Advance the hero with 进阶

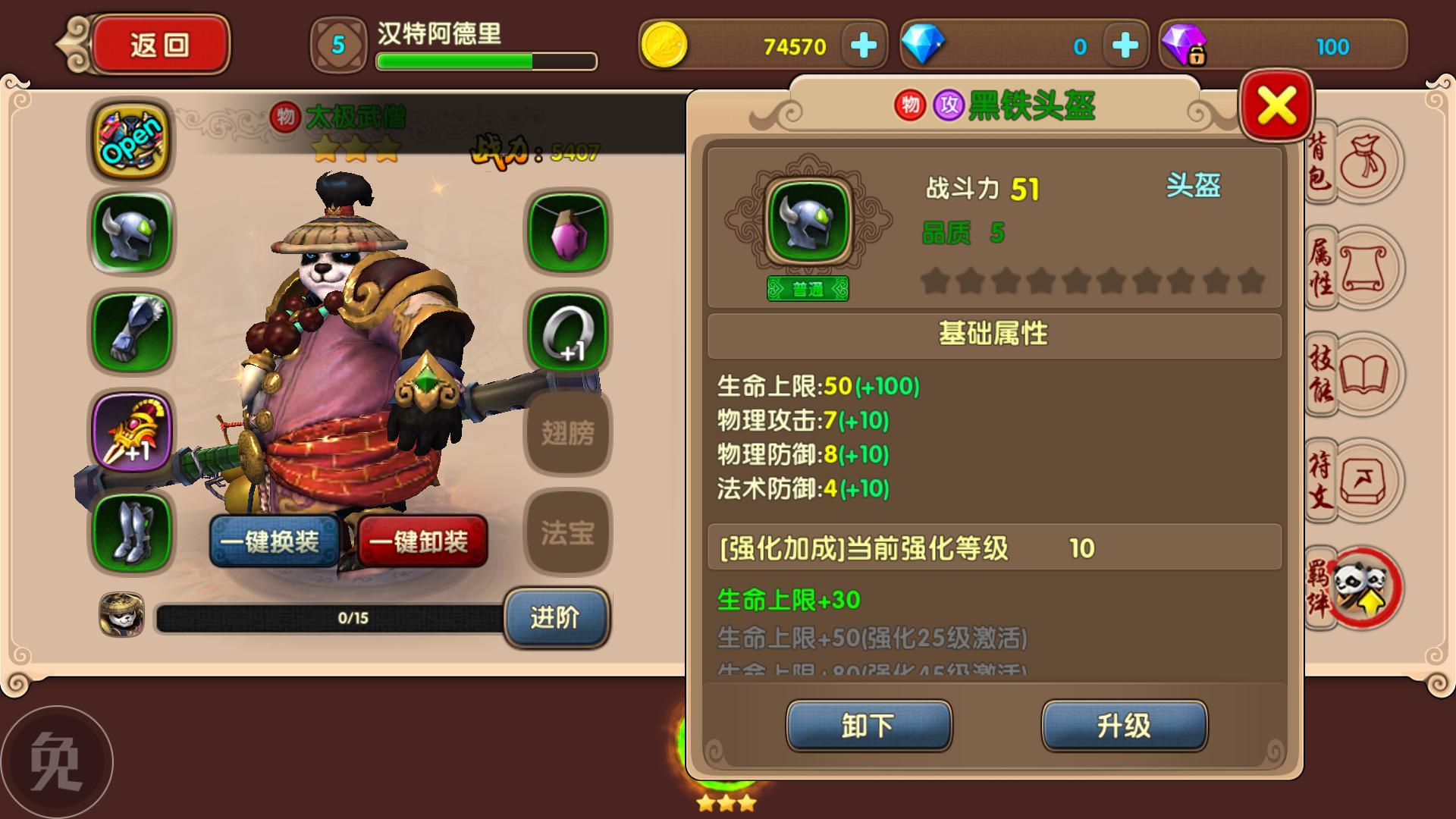click(x=556, y=617)
